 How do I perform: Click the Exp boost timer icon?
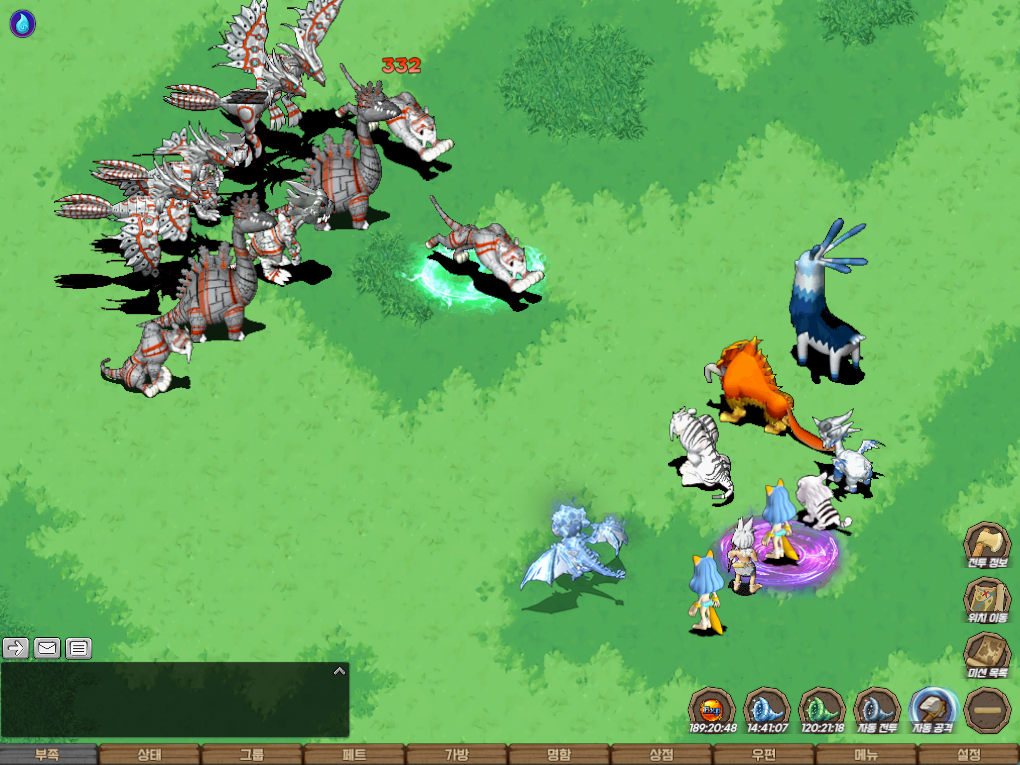712,710
